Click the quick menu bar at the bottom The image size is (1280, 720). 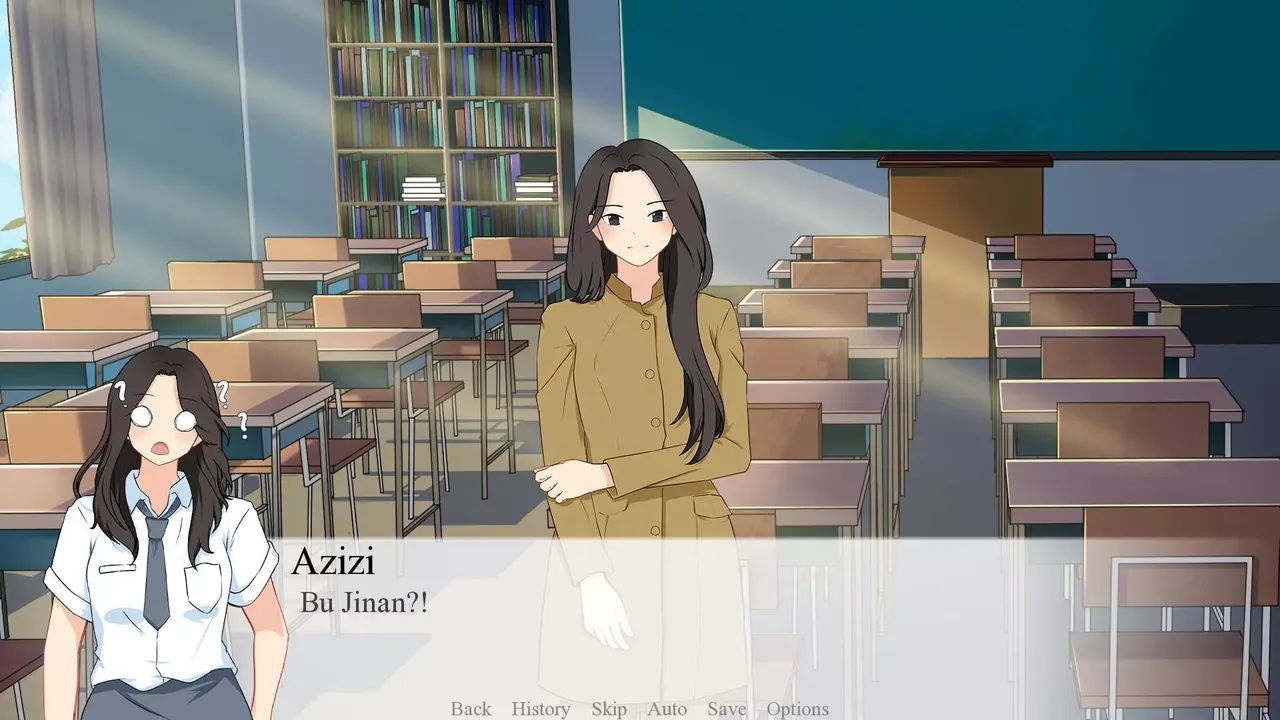[635, 709]
